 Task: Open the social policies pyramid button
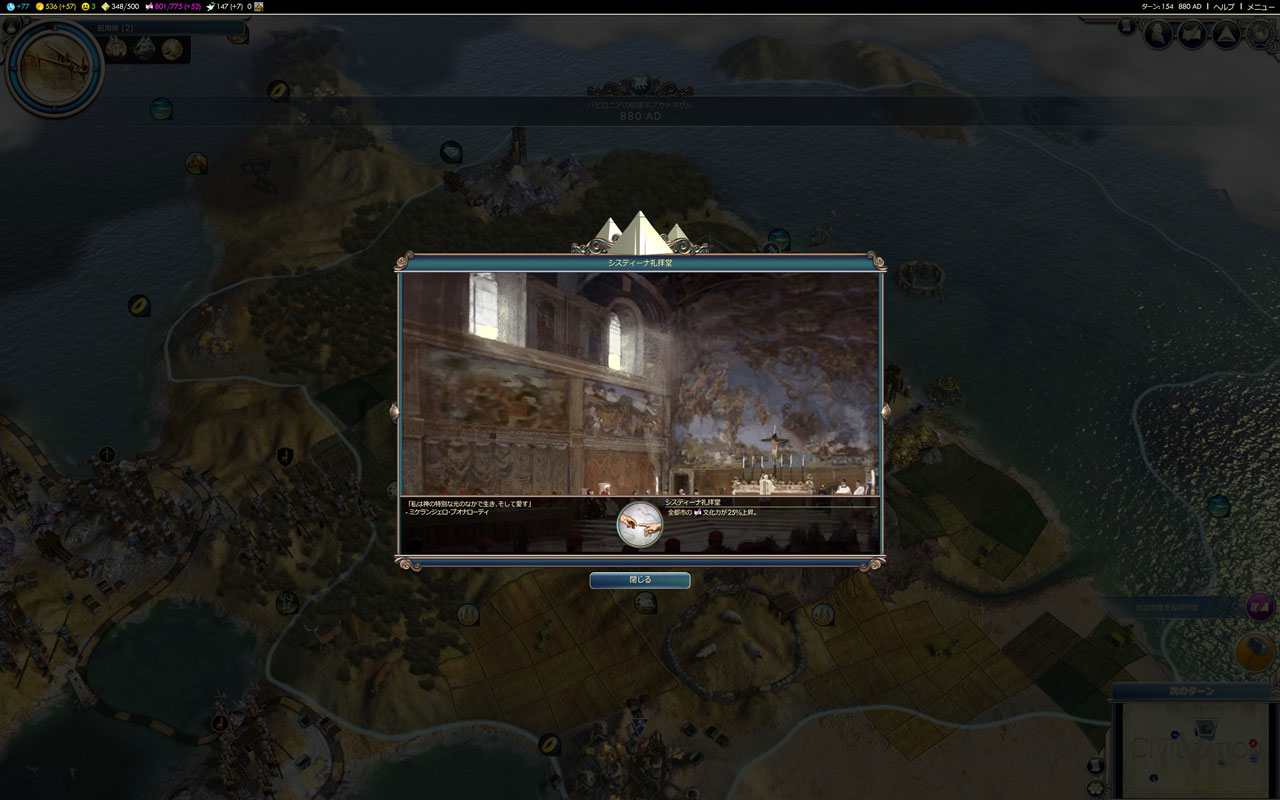(1226, 35)
